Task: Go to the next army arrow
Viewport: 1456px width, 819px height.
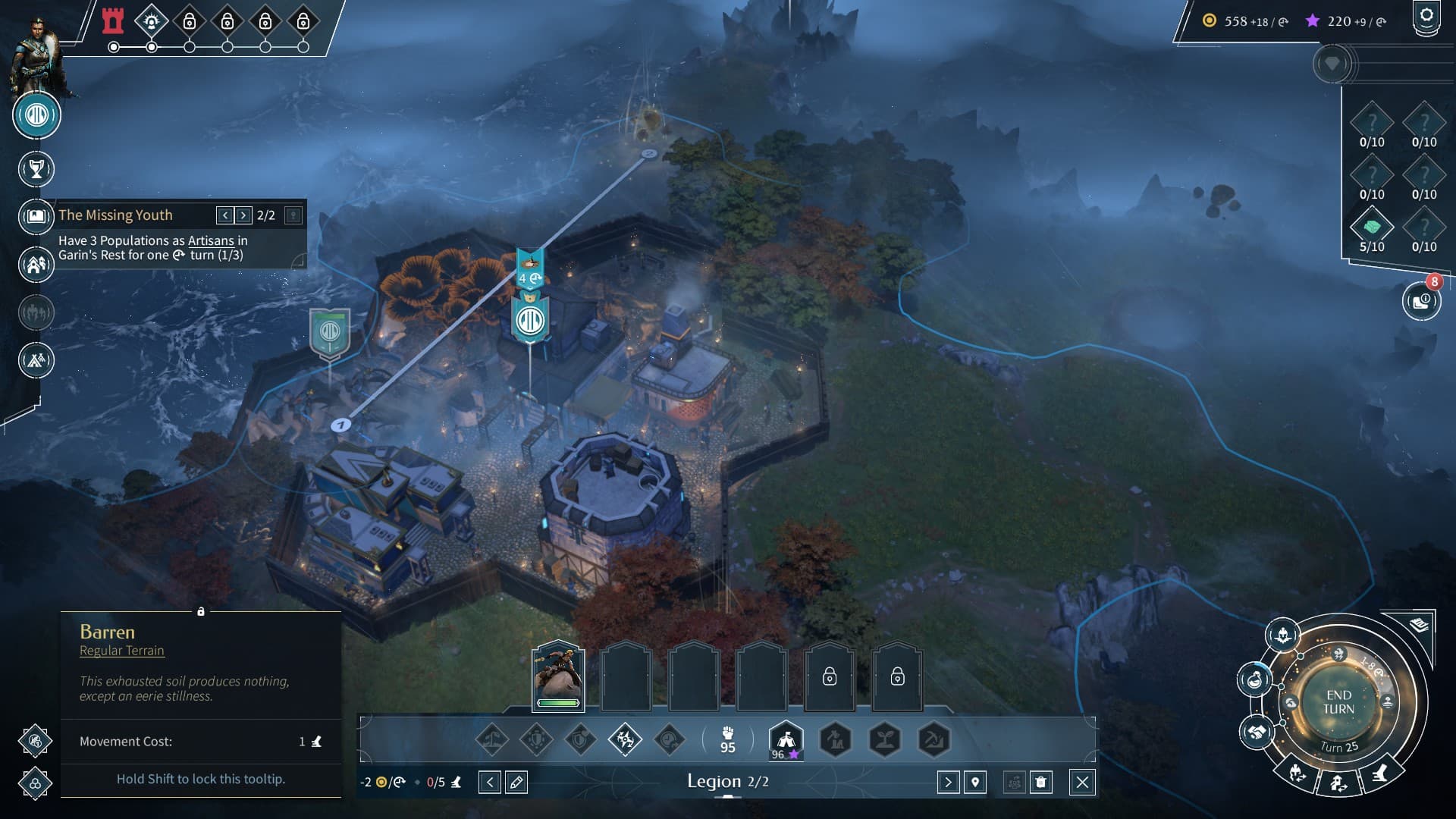Action: pyautogui.click(x=948, y=782)
